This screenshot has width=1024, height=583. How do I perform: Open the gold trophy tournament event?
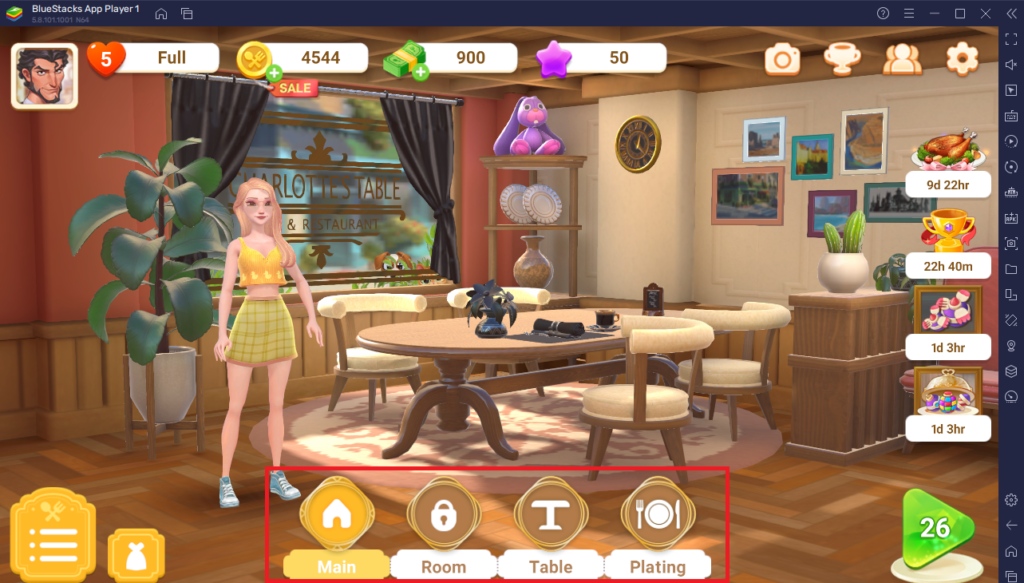(947, 233)
